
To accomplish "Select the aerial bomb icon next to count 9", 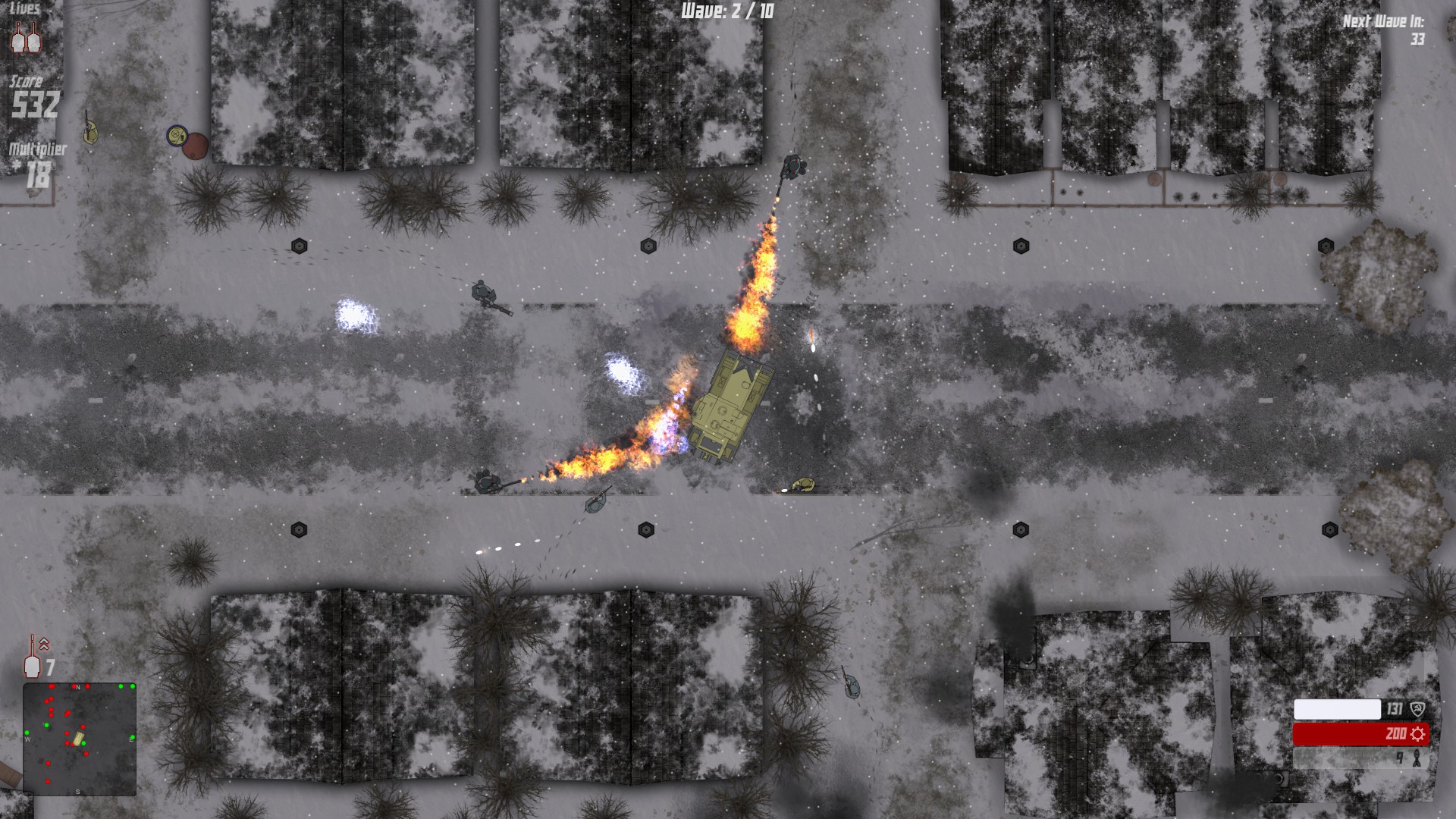I will pos(1418,758).
